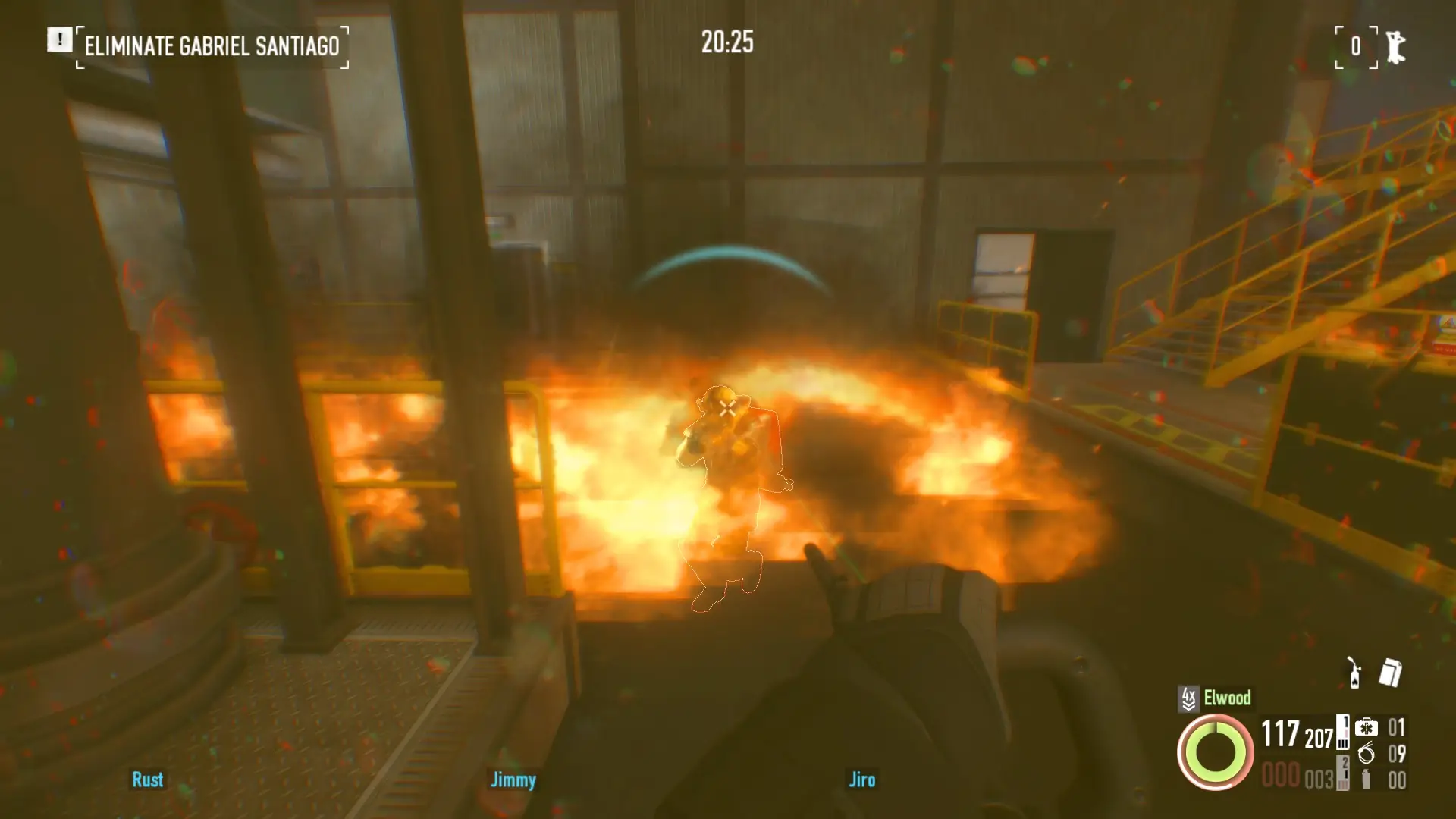Image resolution: width=1456 pixels, height=819 pixels.
Task: Click the Elwood player name panel
Action: pos(1227,698)
